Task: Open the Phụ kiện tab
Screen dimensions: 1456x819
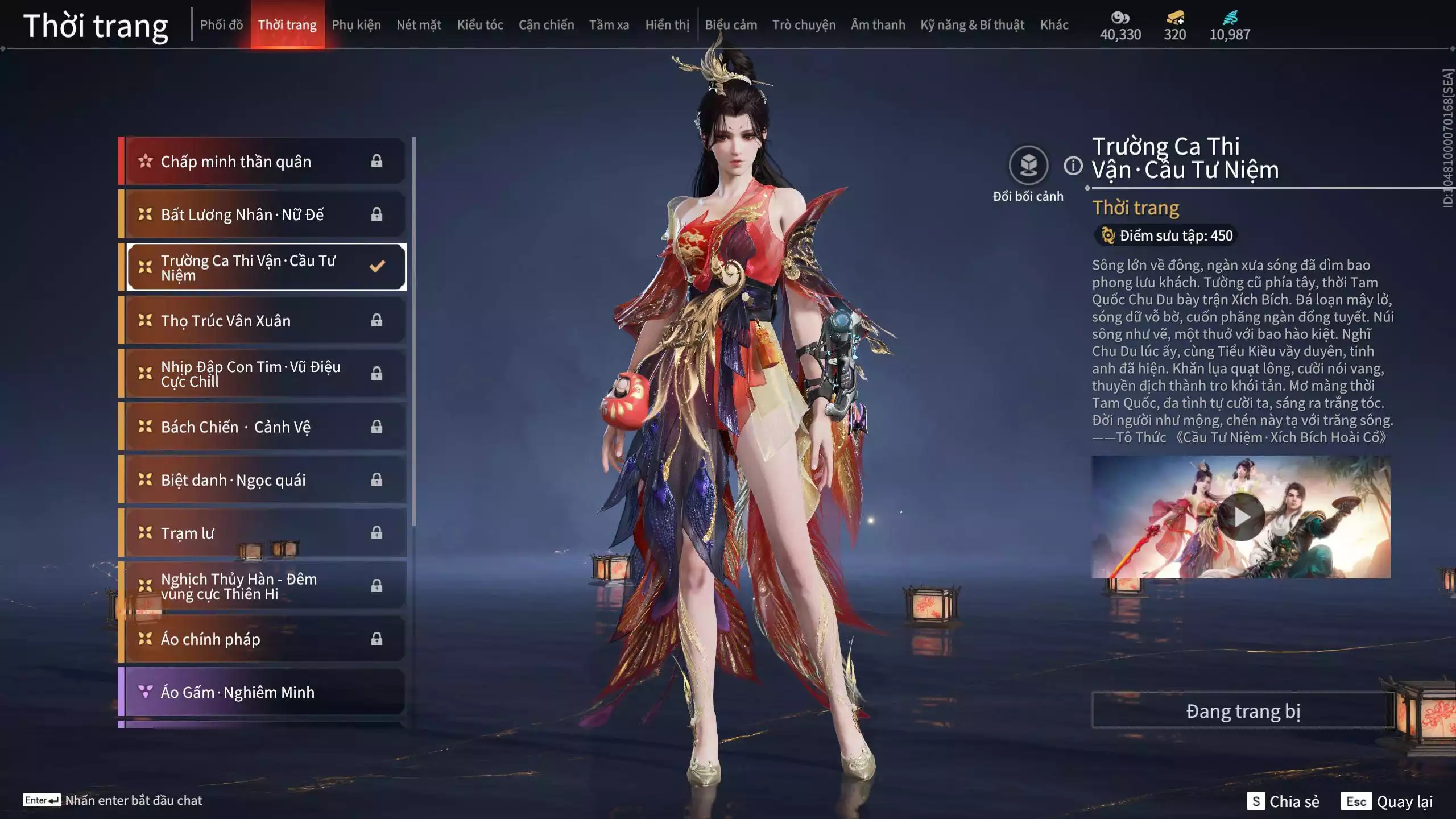Action: tap(356, 25)
